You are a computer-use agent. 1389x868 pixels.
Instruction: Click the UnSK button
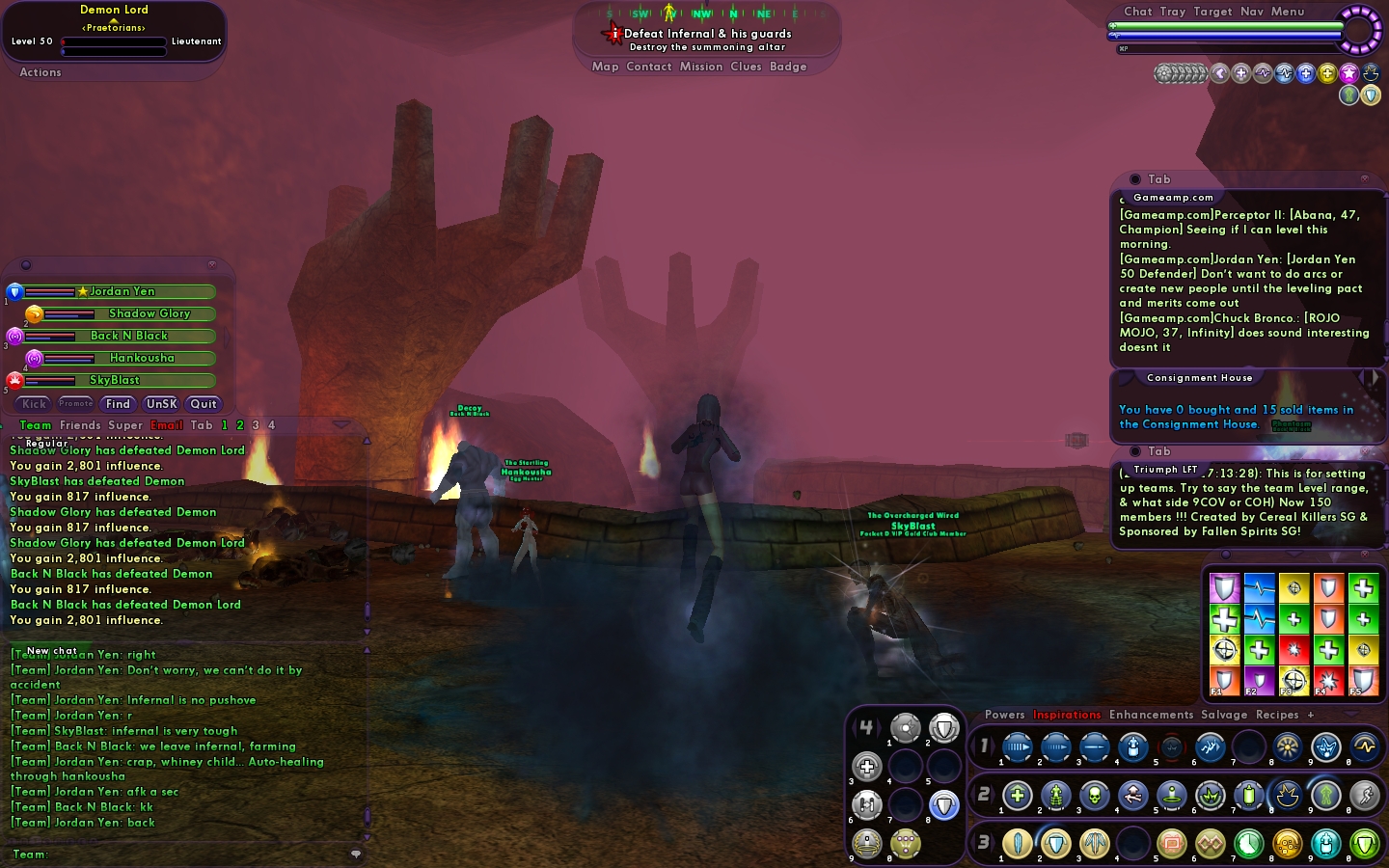coord(161,404)
